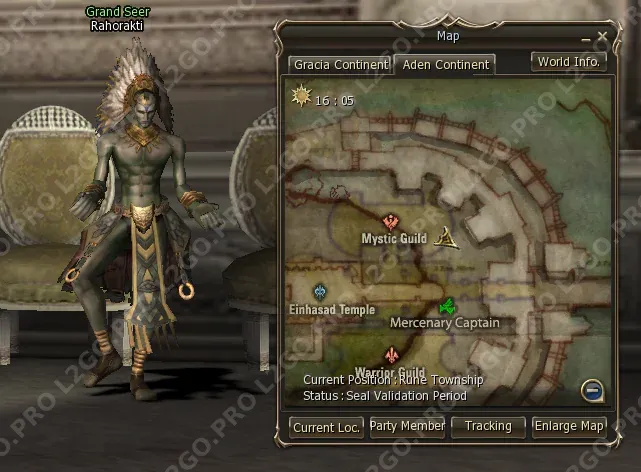Click the Party Member button

pyautogui.click(x=407, y=427)
